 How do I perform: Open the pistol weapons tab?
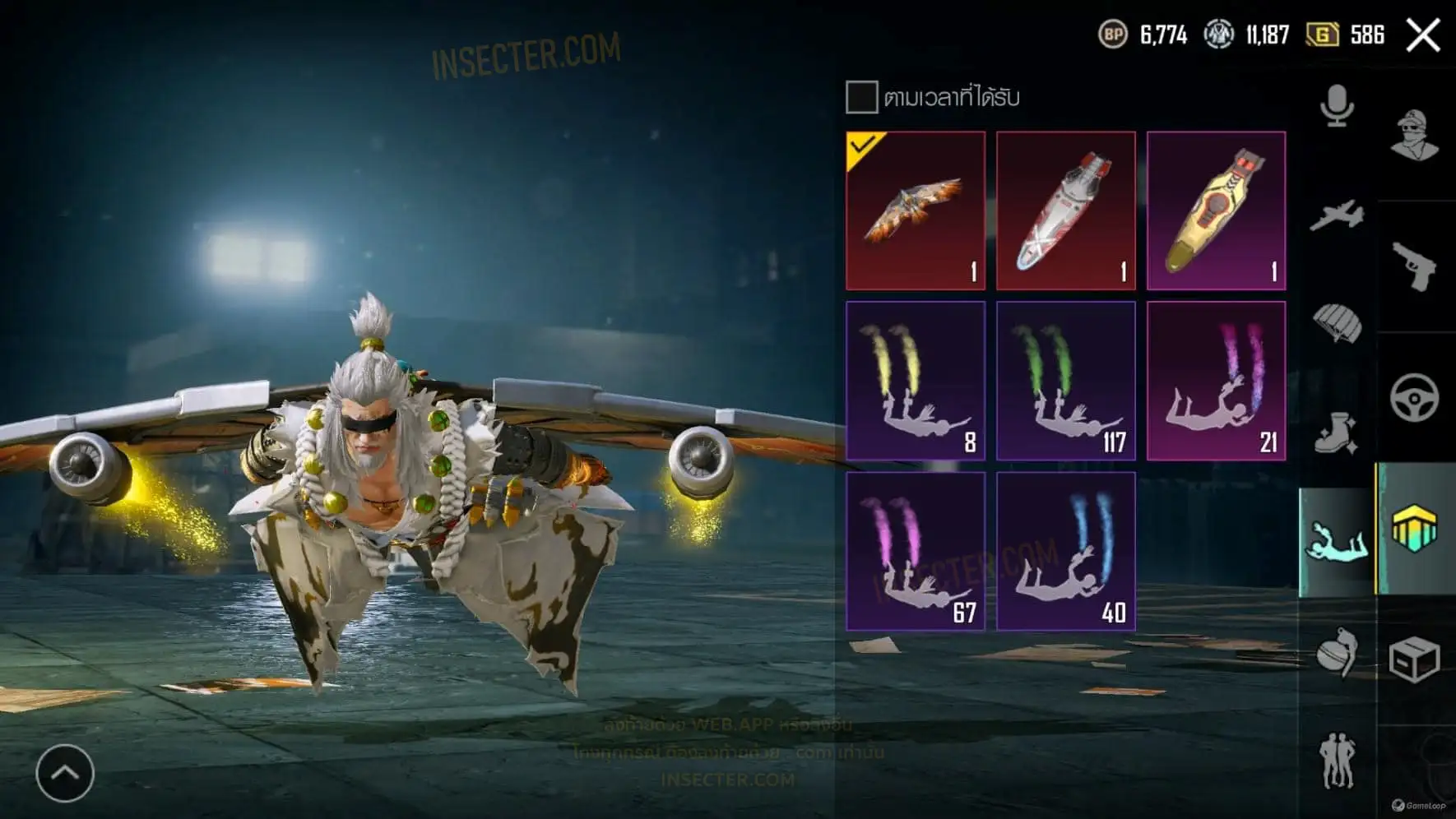click(1415, 266)
